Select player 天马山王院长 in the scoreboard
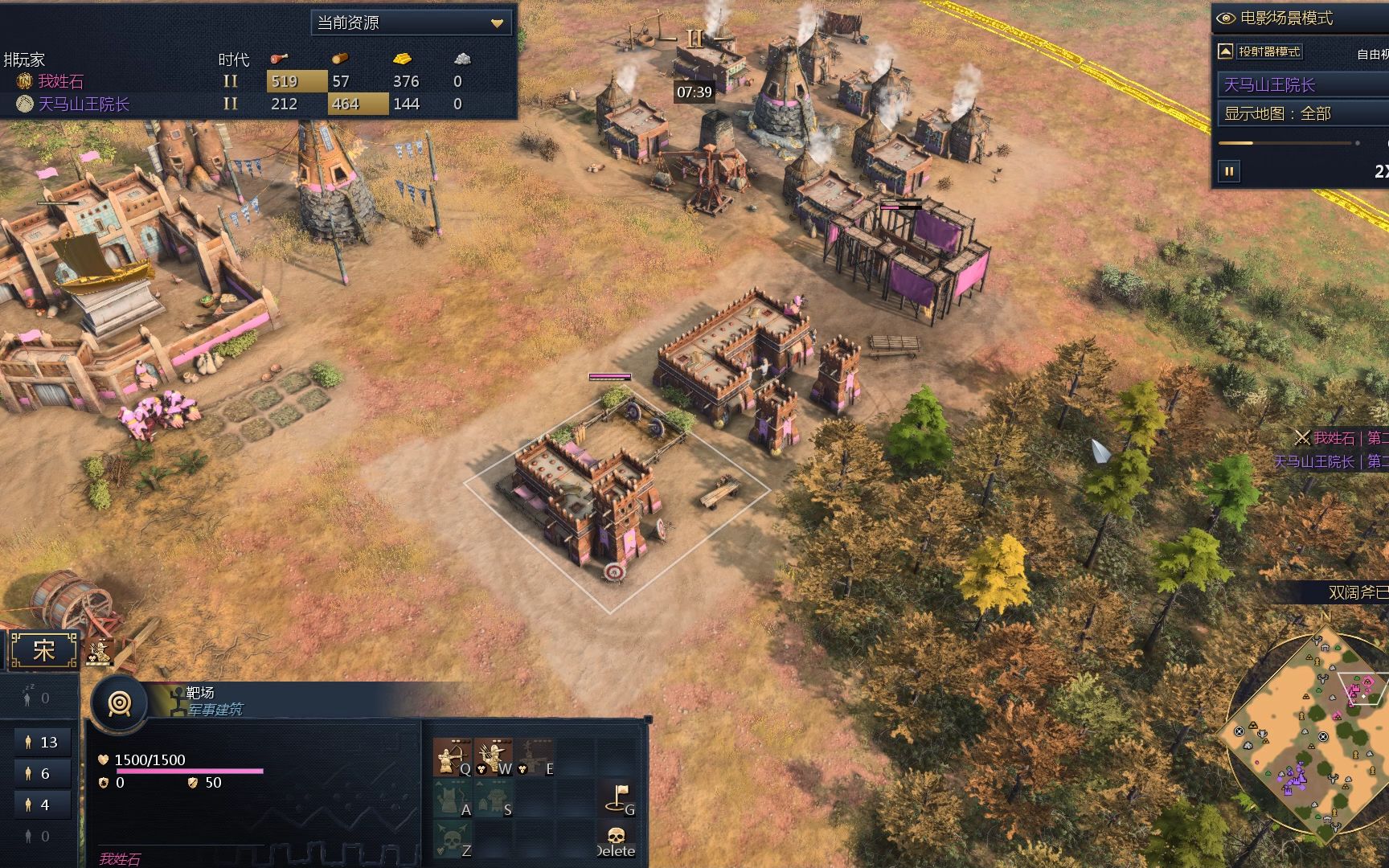Image resolution: width=1389 pixels, height=868 pixels. [84, 104]
